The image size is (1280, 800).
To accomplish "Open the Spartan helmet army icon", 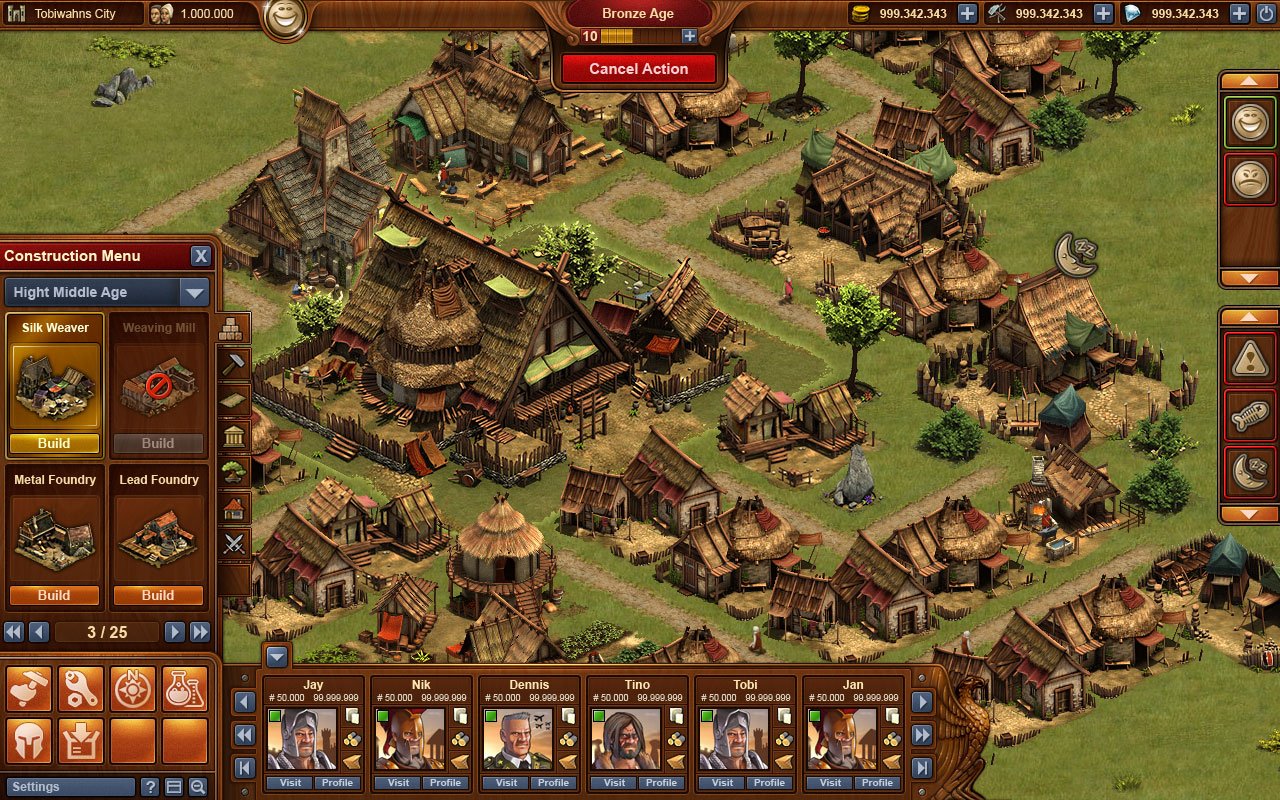I will click(28, 740).
